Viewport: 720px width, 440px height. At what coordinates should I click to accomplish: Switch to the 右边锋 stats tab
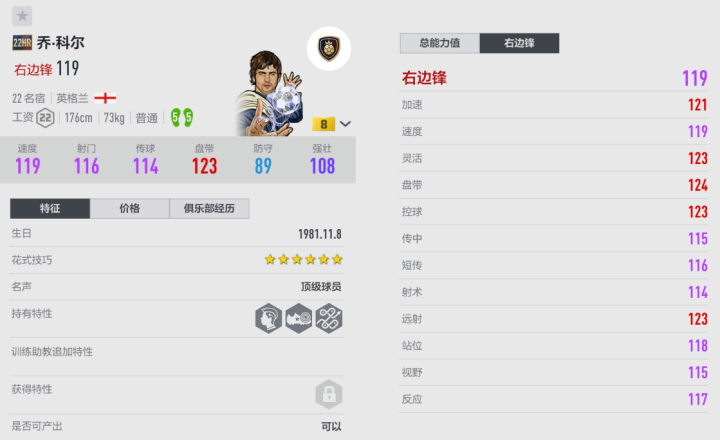click(519, 43)
